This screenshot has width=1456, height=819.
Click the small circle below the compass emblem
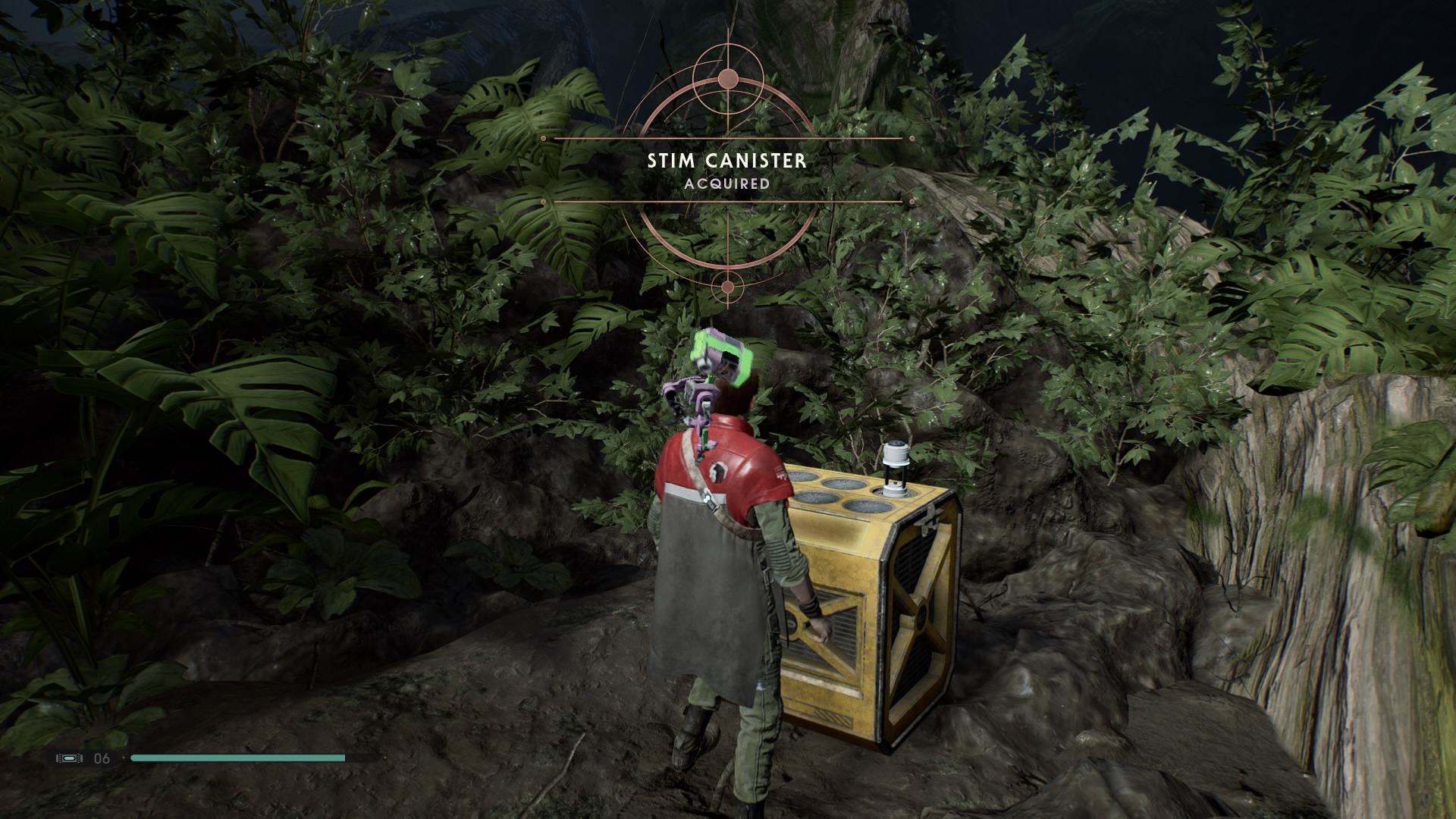[728, 287]
